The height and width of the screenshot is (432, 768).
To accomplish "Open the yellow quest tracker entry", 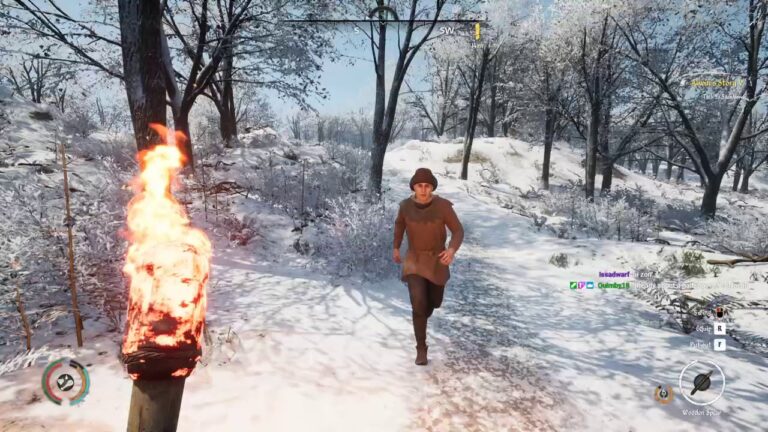I will (x=716, y=83).
